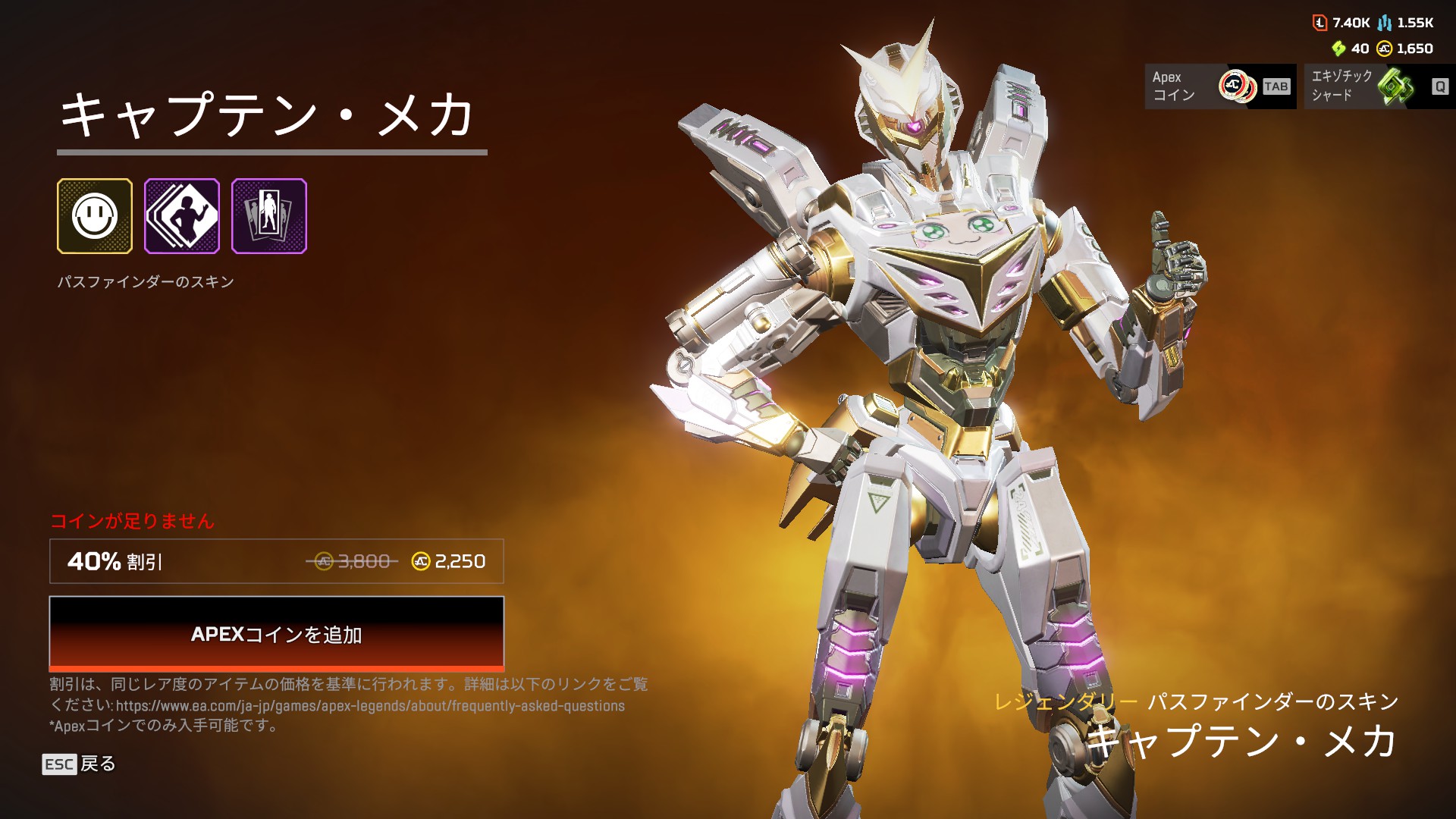Select the purple banner frame icon
Image resolution: width=1456 pixels, height=819 pixels.
[269, 216]
